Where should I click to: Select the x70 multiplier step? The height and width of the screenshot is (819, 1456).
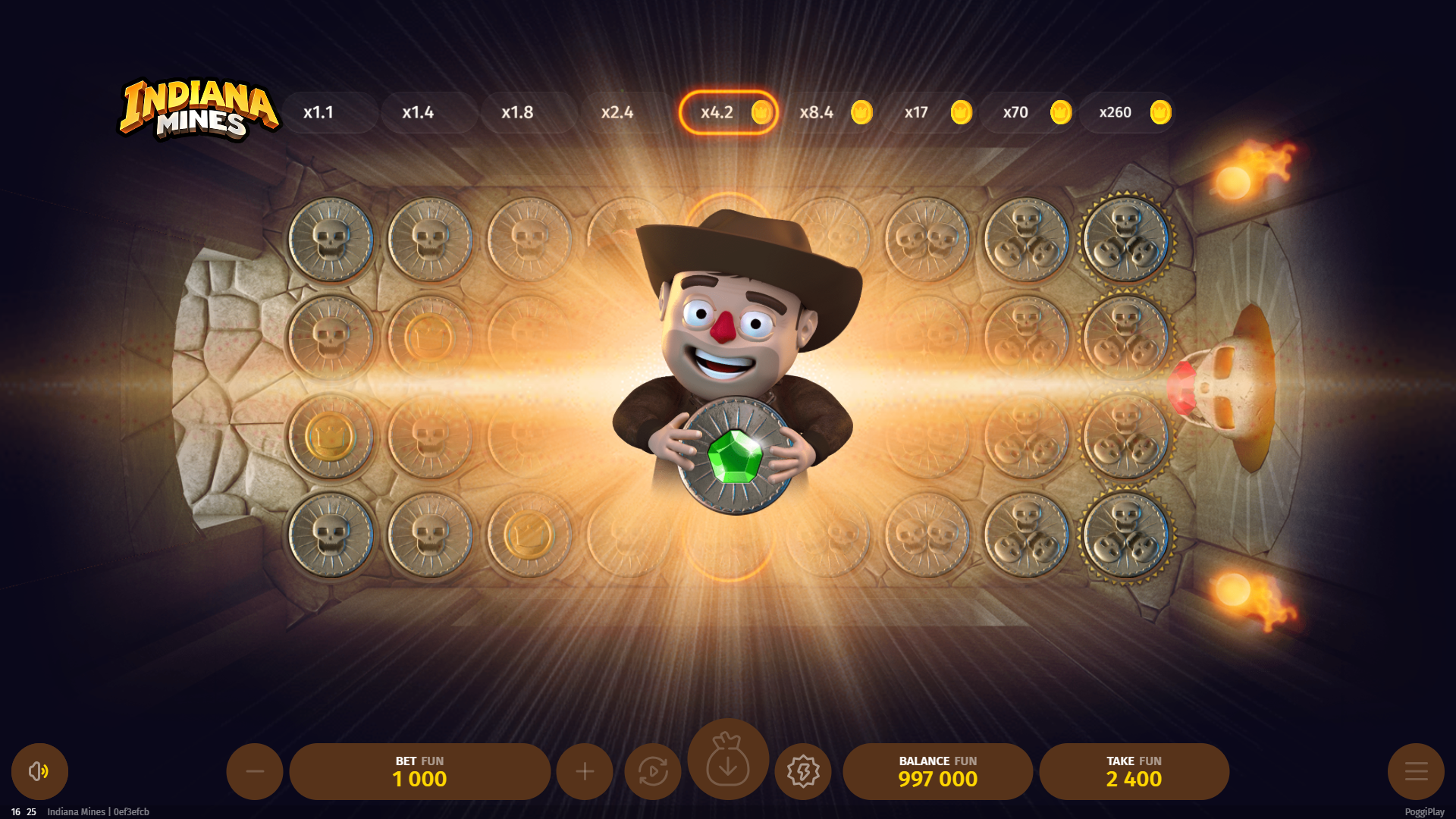[x=1028, y=112]
